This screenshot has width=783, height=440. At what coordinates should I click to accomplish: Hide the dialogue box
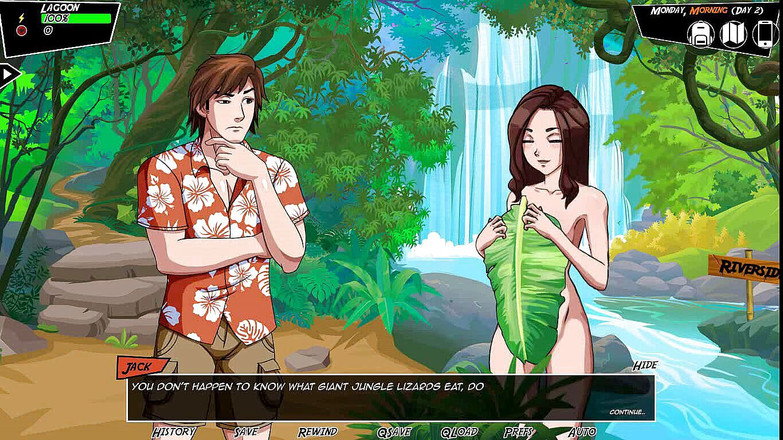tap(644, 366)
